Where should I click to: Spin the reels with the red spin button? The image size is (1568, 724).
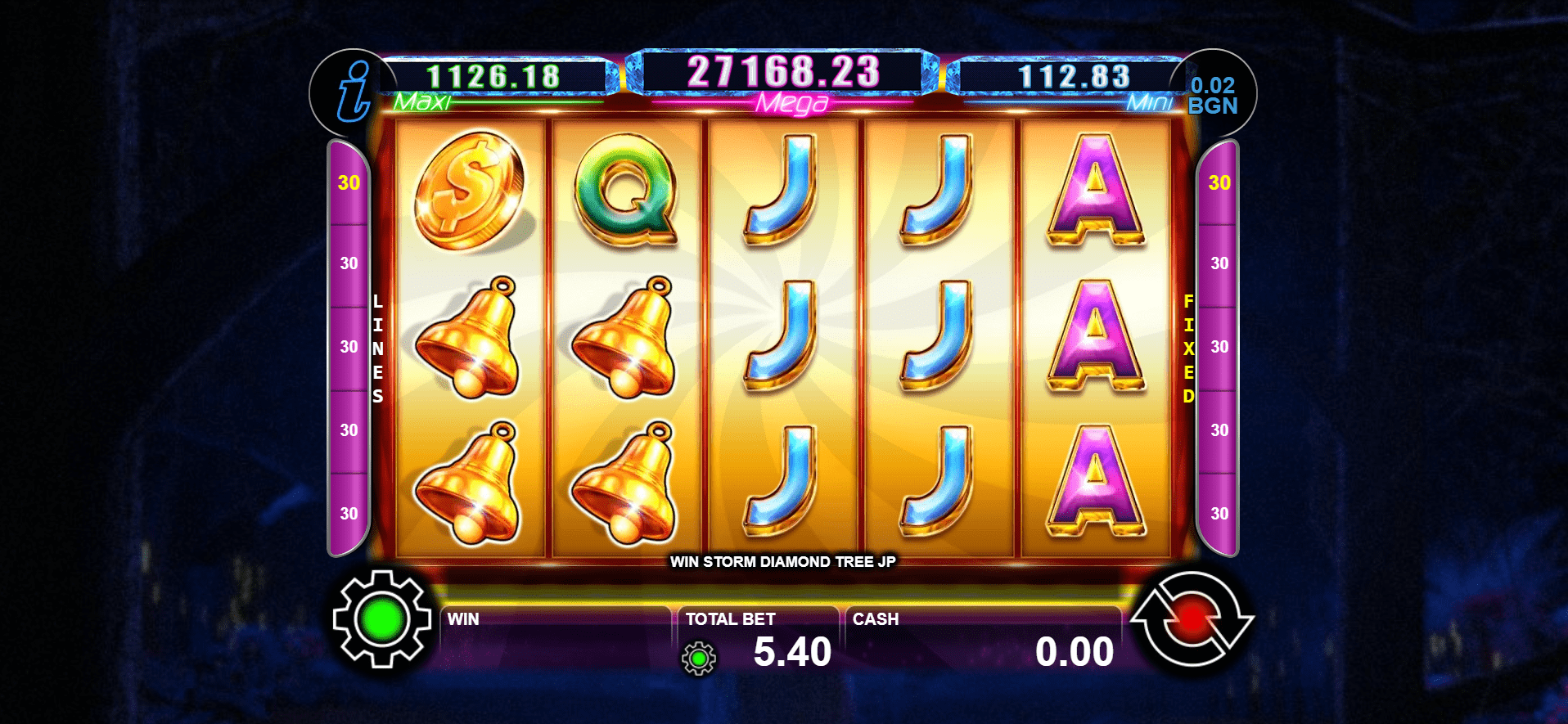[1192, 620]
